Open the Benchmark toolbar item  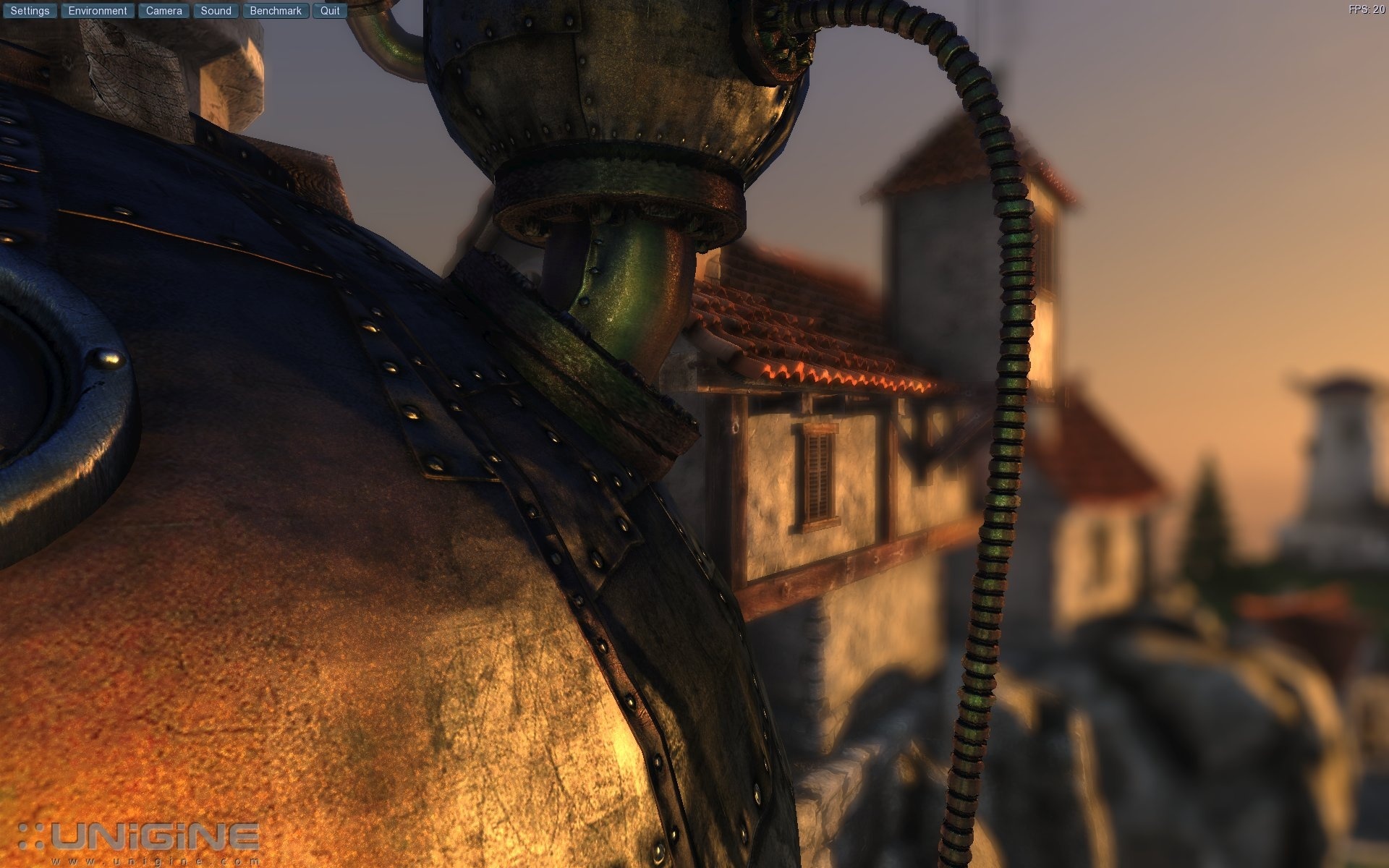click(275, 10)
